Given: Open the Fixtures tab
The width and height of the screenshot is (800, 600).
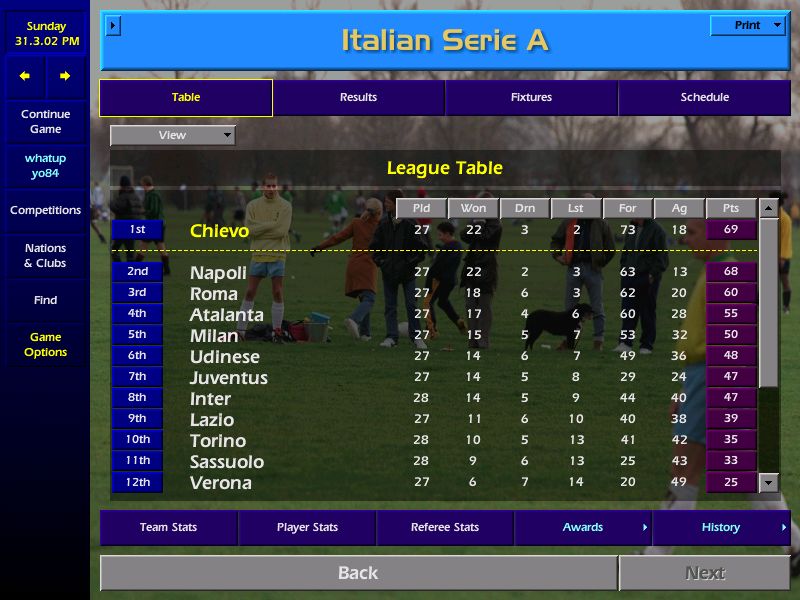Looking at the screenshot, I should (x=531, y=98).
